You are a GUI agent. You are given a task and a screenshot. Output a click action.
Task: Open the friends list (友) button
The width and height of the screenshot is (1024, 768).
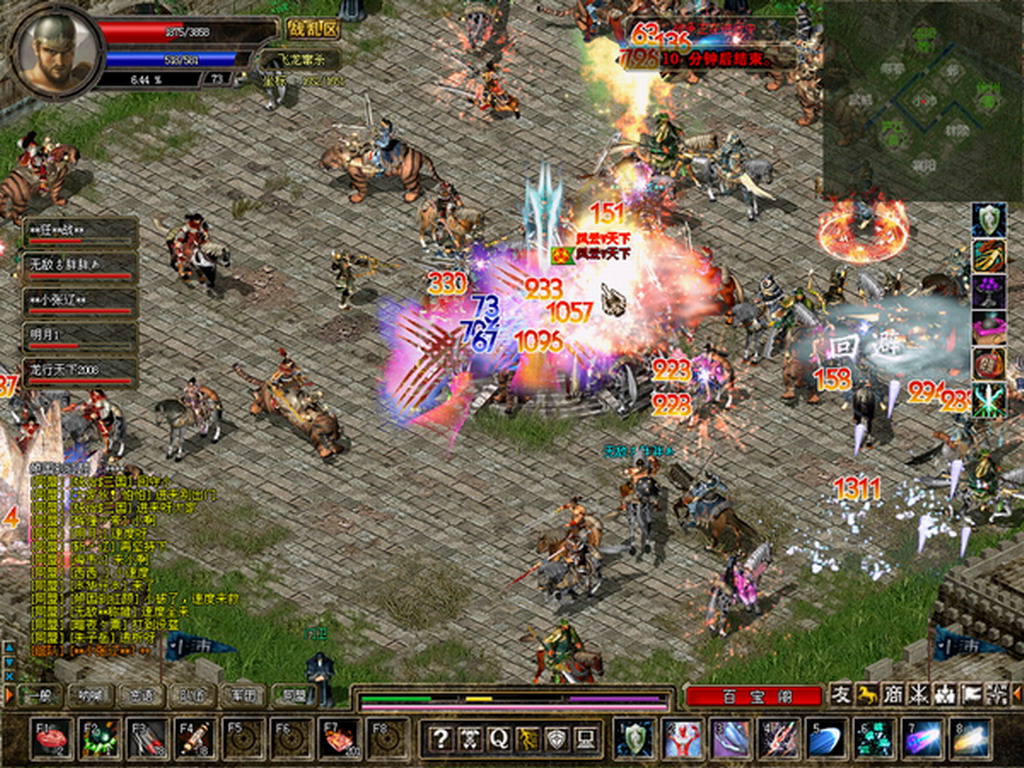pos(841,695)
